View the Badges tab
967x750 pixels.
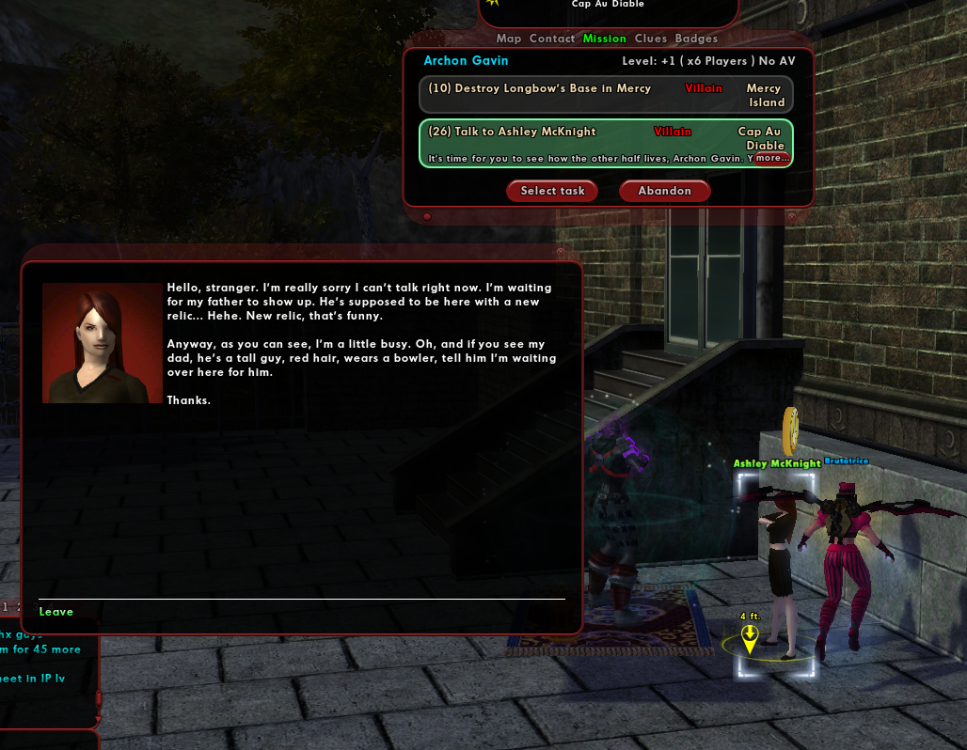[x=696, y=39]
